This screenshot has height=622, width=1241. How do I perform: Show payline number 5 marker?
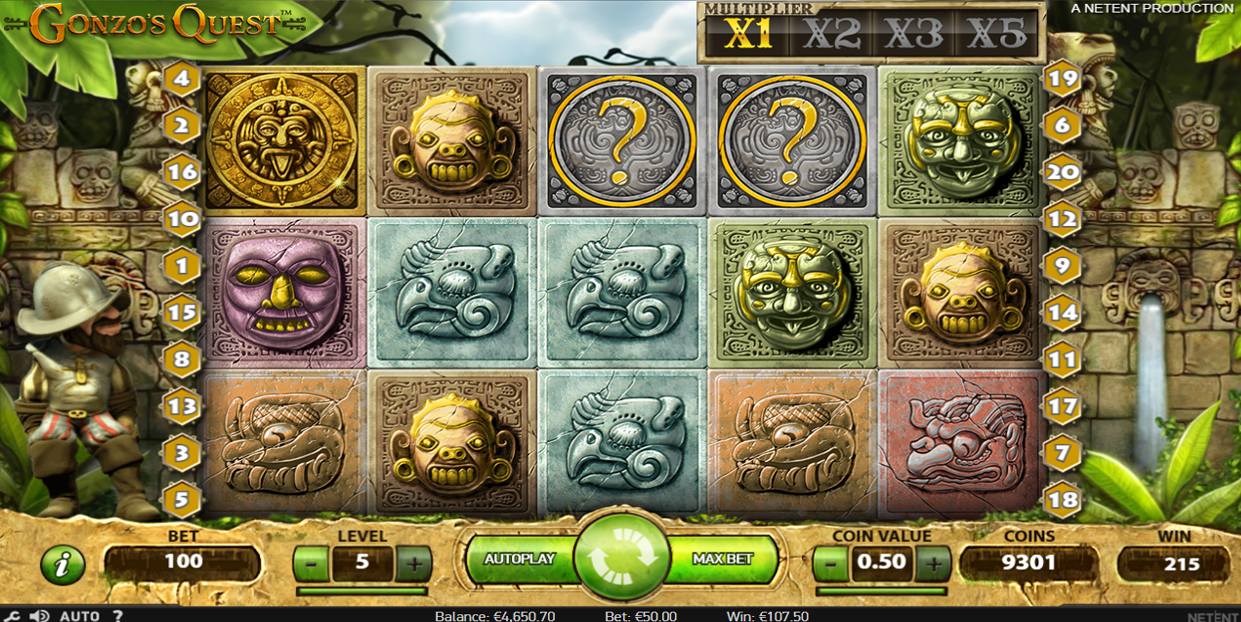tap(182, 499)
